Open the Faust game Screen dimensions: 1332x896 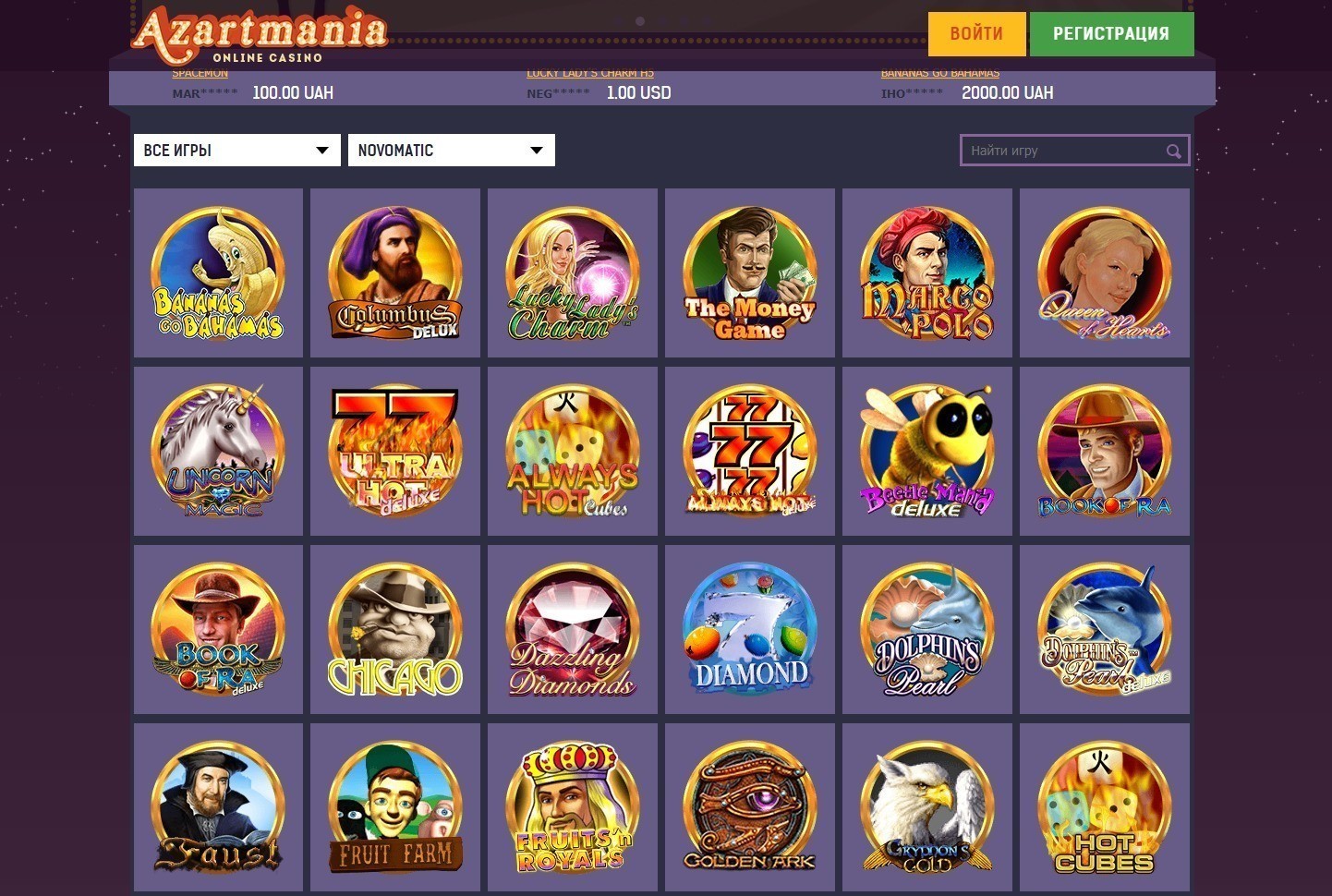point(218,807)
